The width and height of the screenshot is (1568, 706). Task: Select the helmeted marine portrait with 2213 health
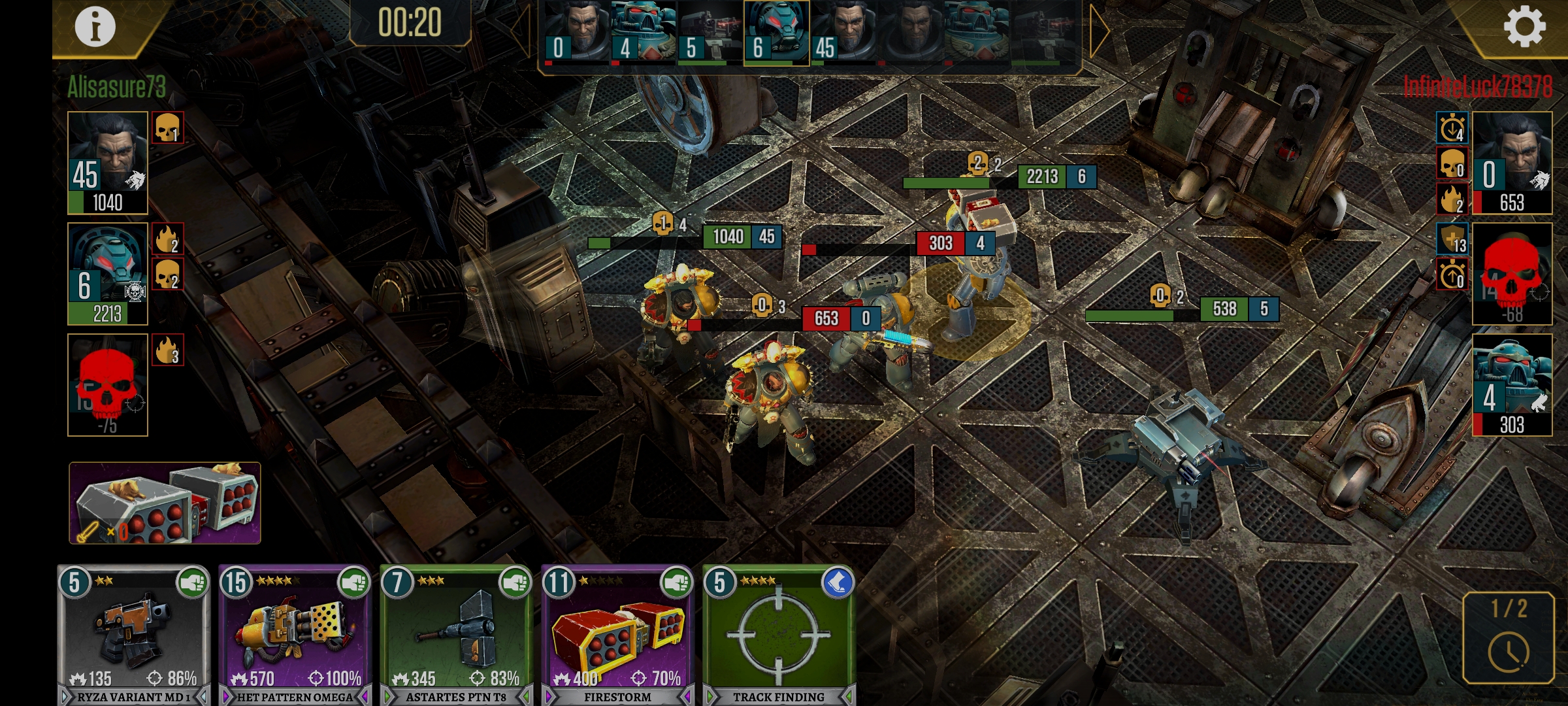(108, 274)
